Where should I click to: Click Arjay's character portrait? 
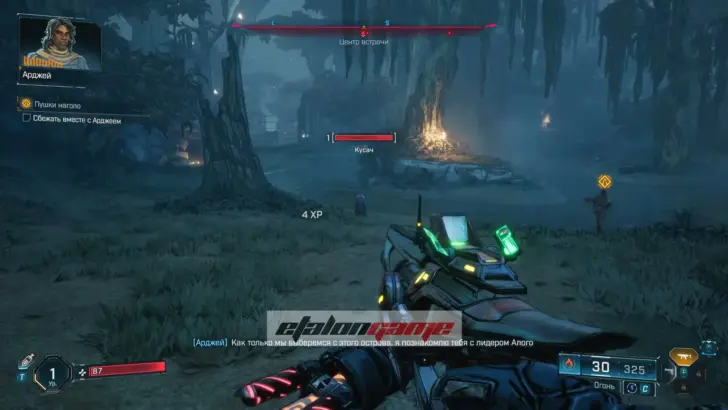59,43
